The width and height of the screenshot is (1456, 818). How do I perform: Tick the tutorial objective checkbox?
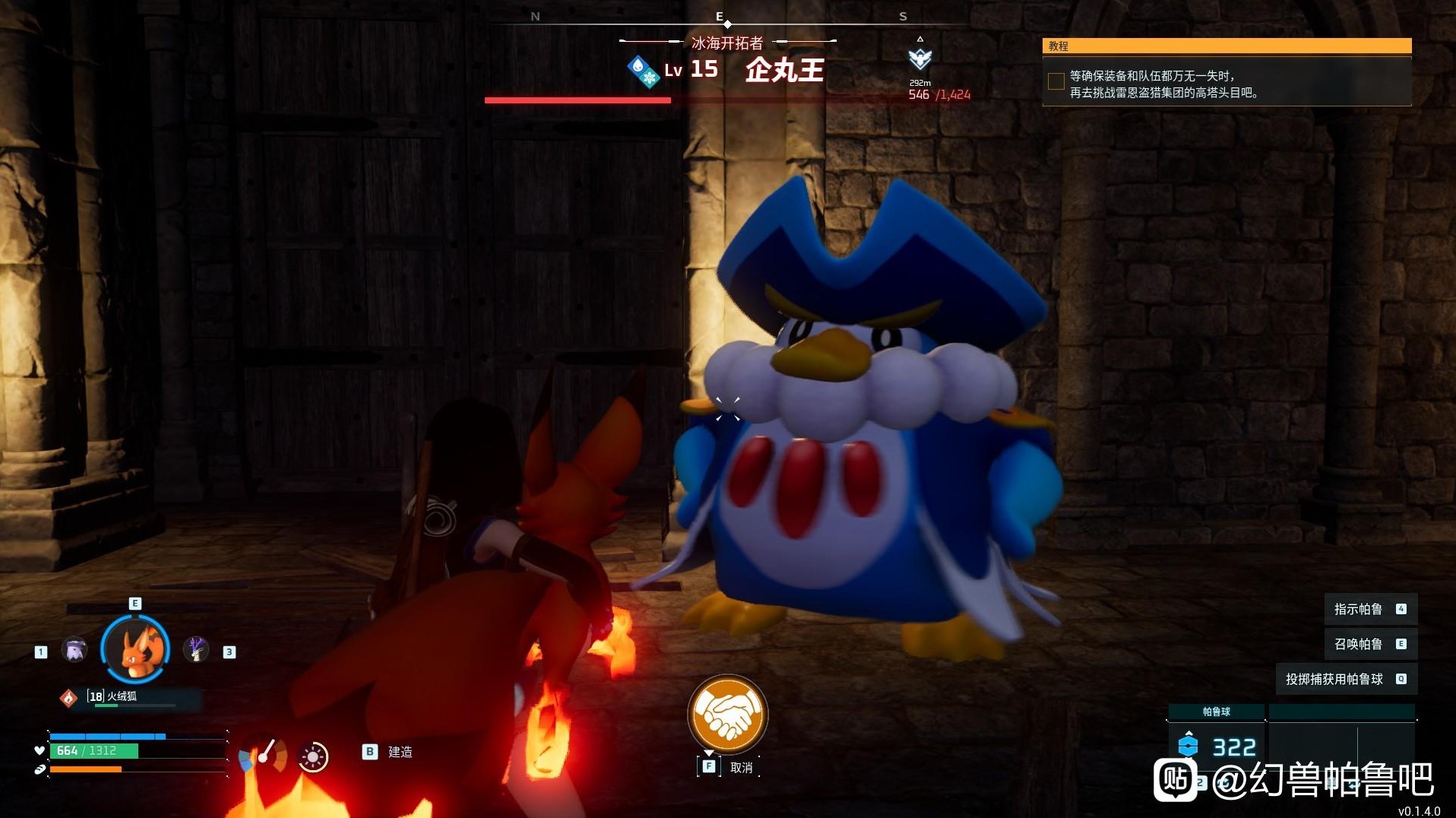(1056, 82)
